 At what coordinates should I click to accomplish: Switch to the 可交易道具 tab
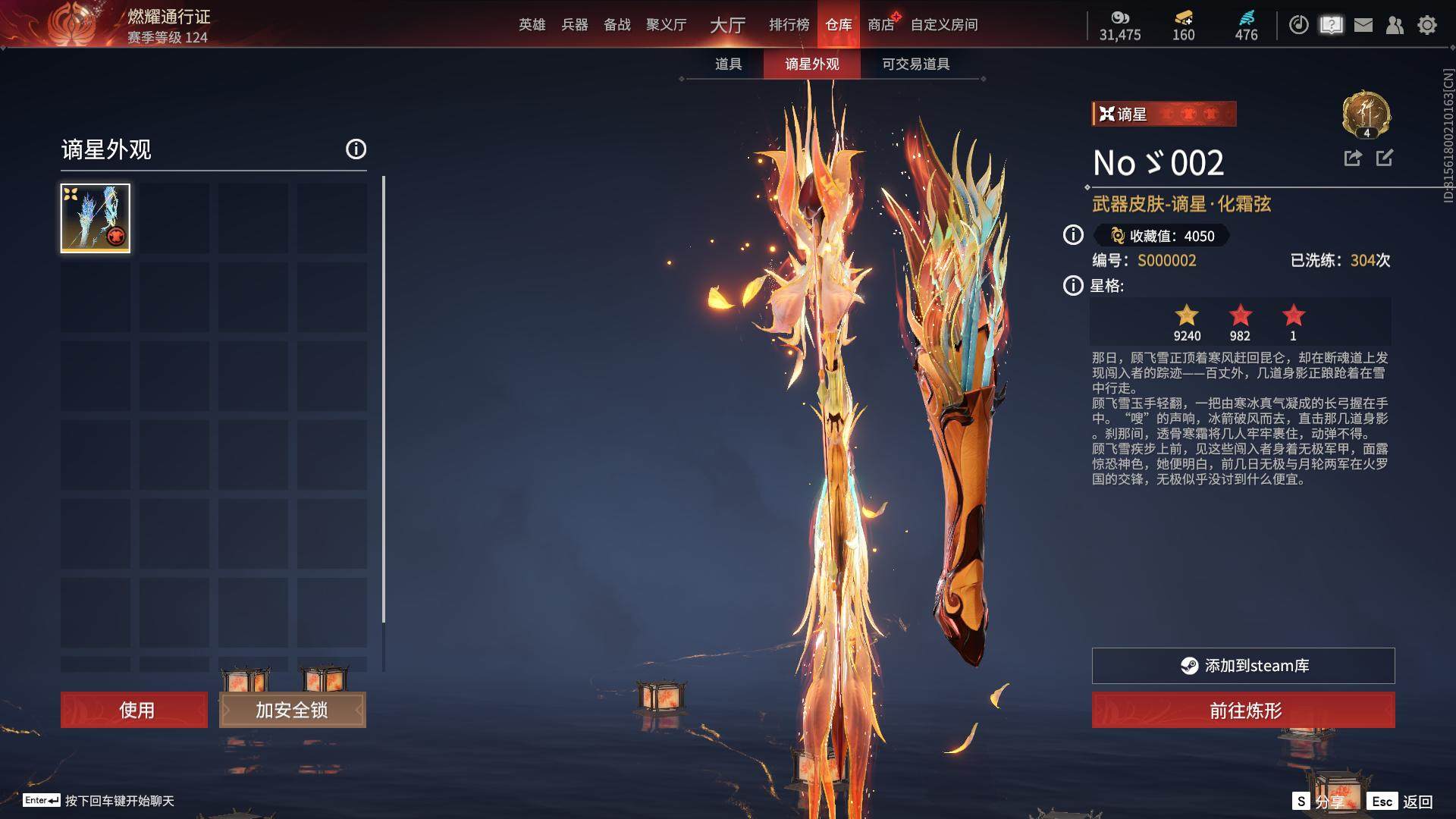click(915, 64)
